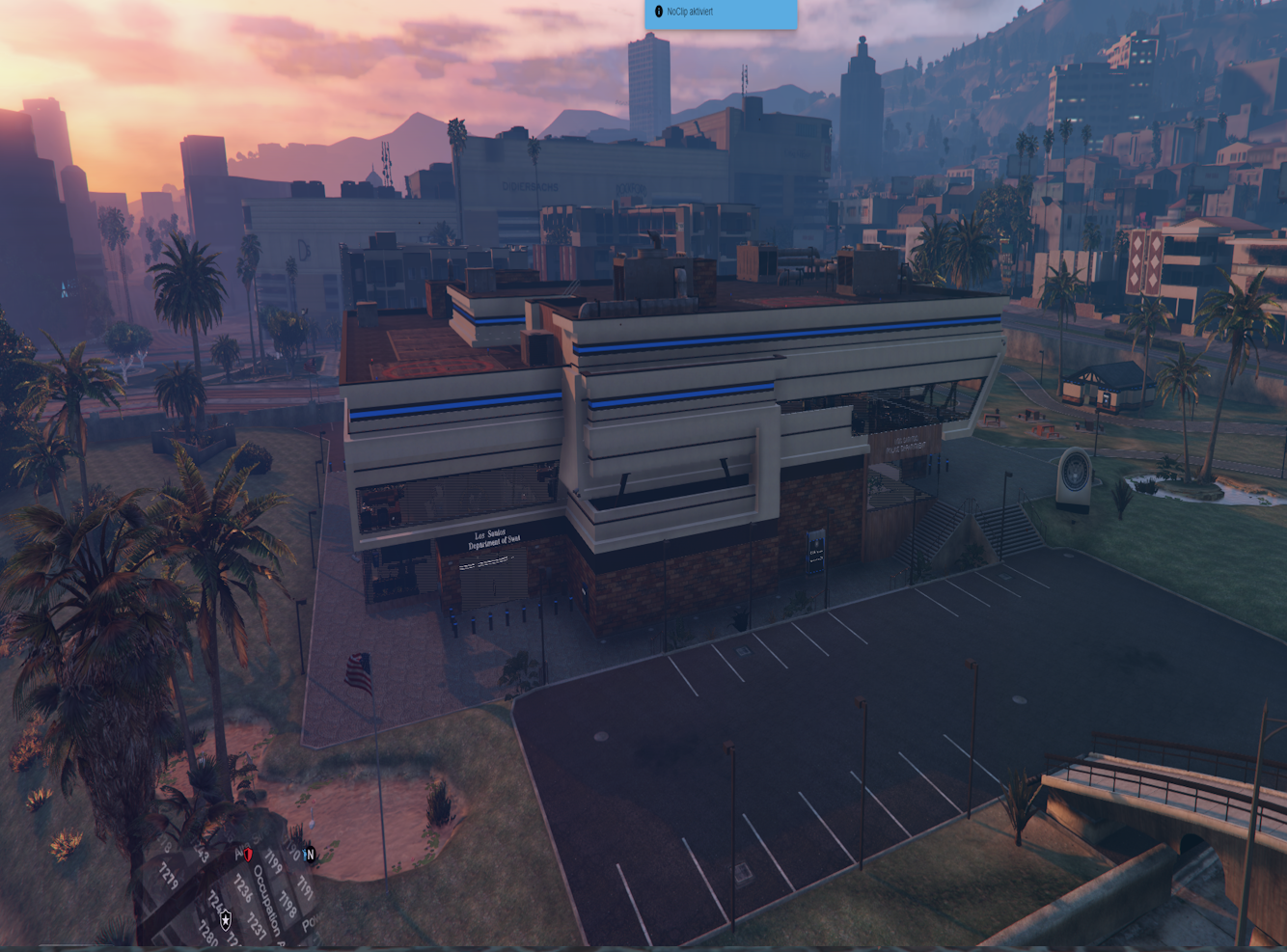Click the red shield blip on minimap
This screenshot has width=1287, height=952.
(x=248, y=855)
